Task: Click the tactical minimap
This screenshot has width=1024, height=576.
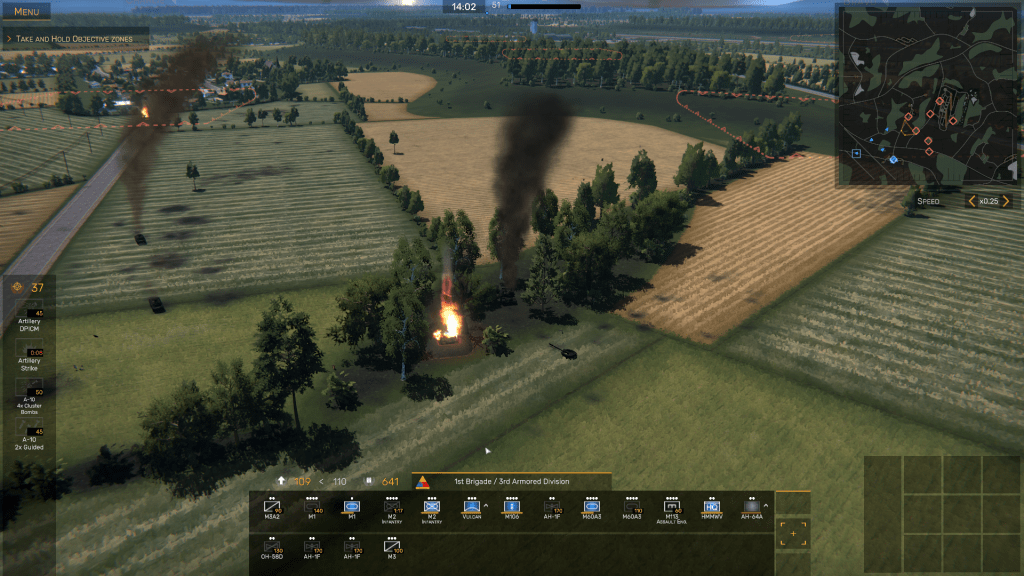Action: [927, 95]
